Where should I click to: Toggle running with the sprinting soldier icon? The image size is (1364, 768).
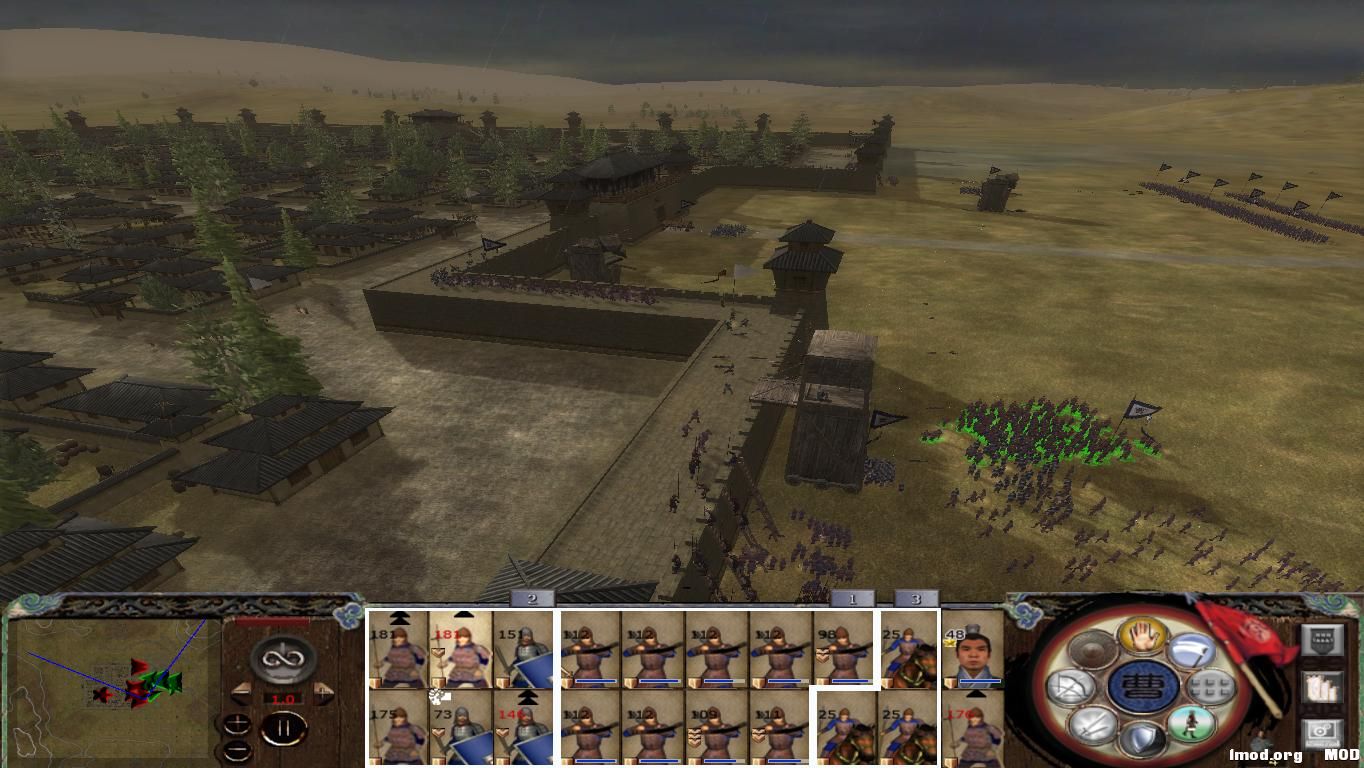1191,726
